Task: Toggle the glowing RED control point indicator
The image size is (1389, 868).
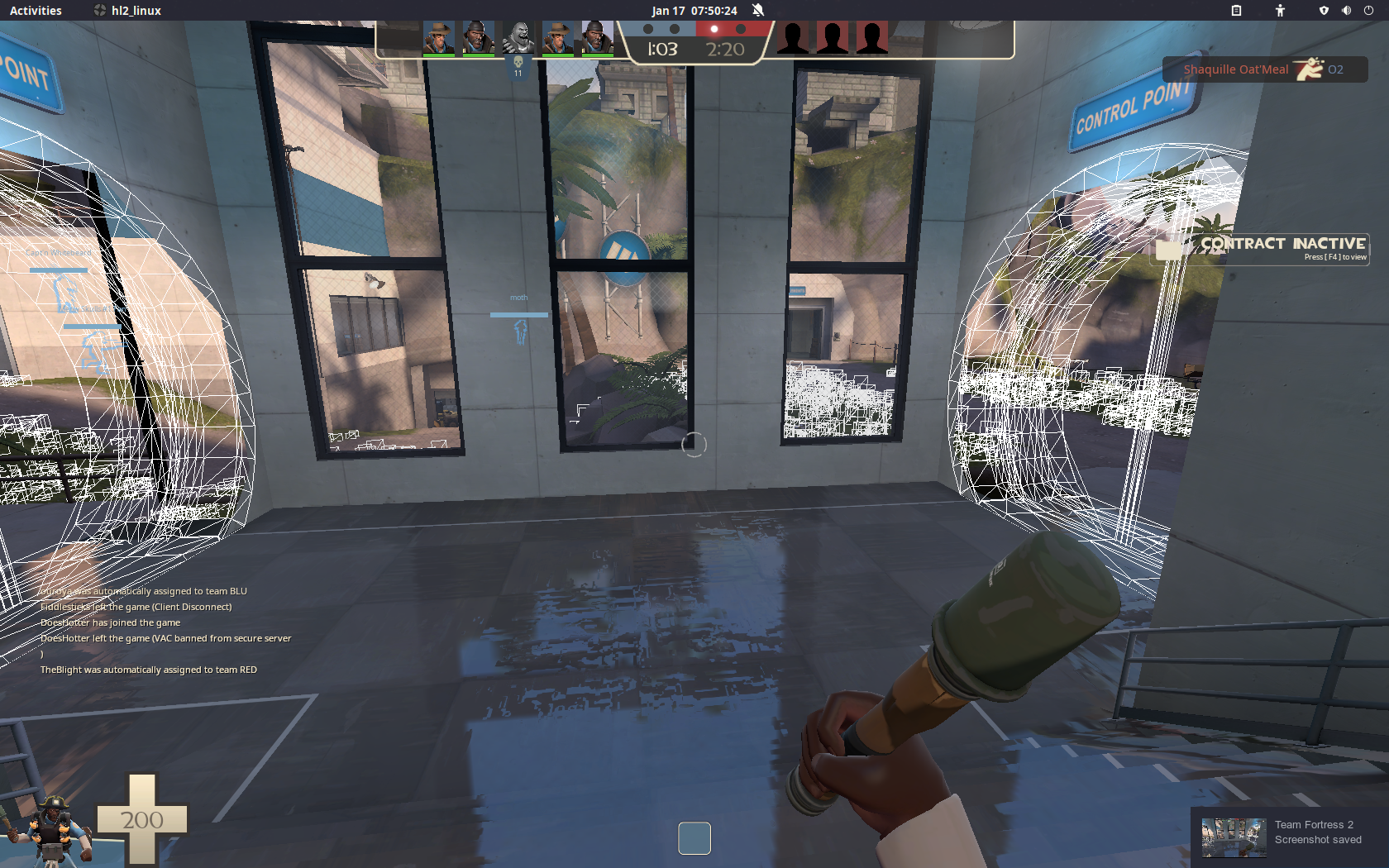Action: coord(714,29)
